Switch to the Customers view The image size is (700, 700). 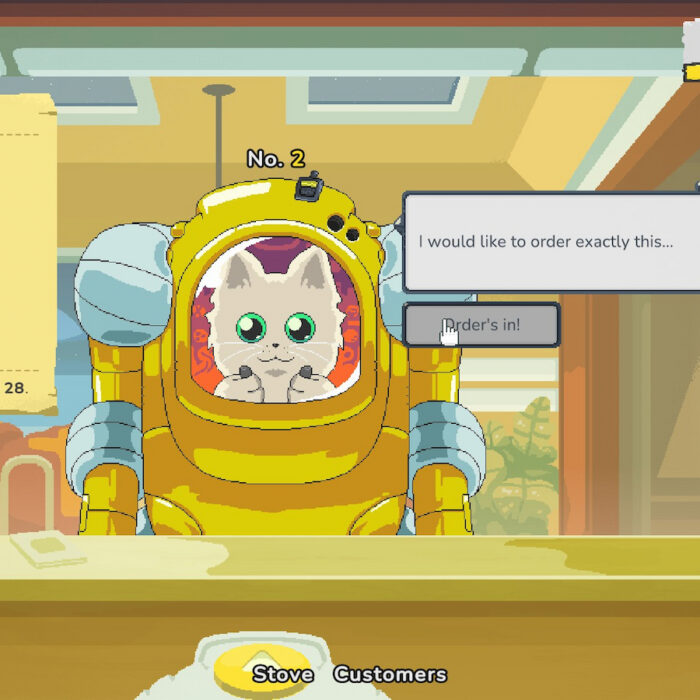[389, 674]
